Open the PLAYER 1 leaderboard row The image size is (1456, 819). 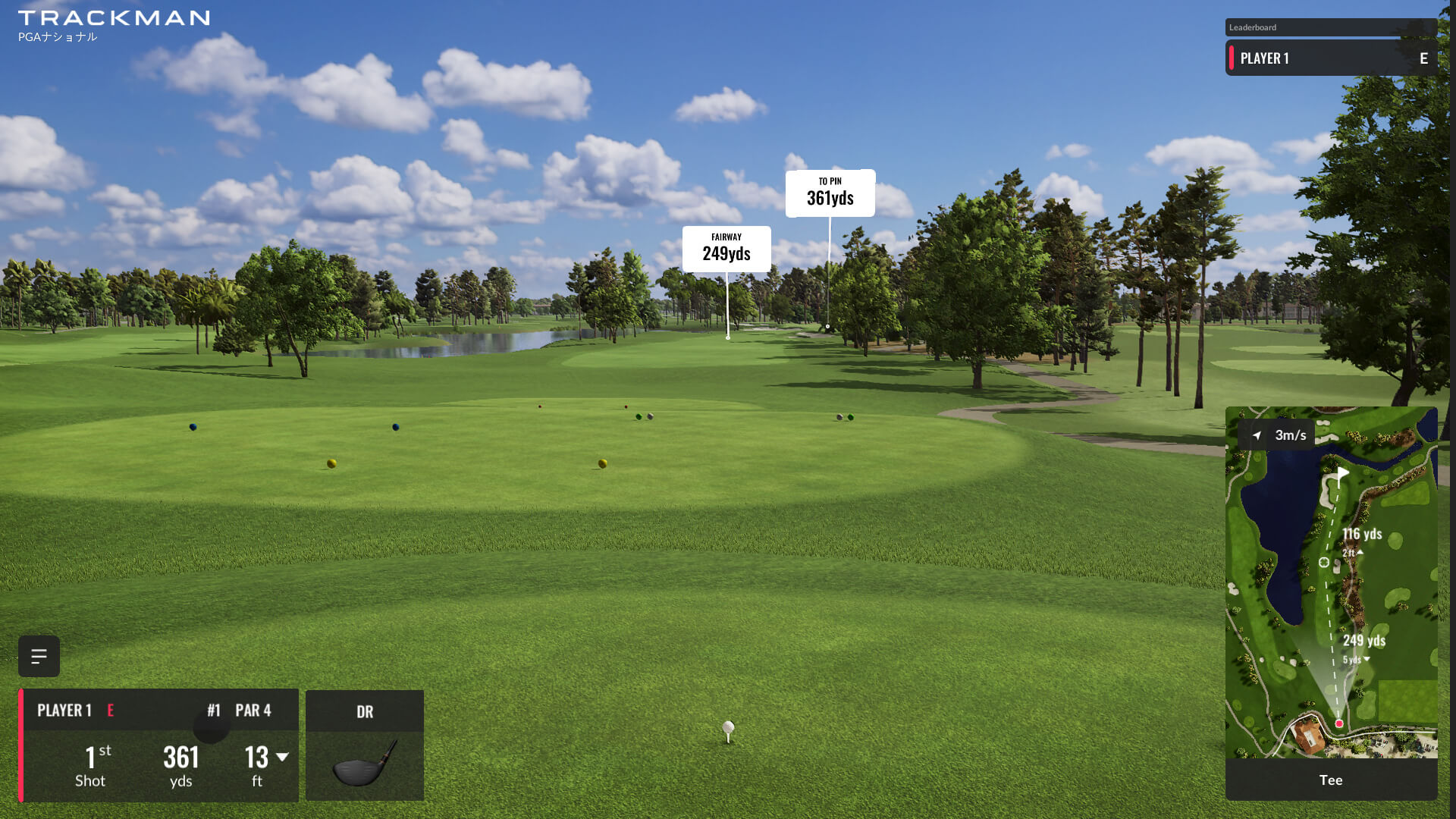point(1331,58)
